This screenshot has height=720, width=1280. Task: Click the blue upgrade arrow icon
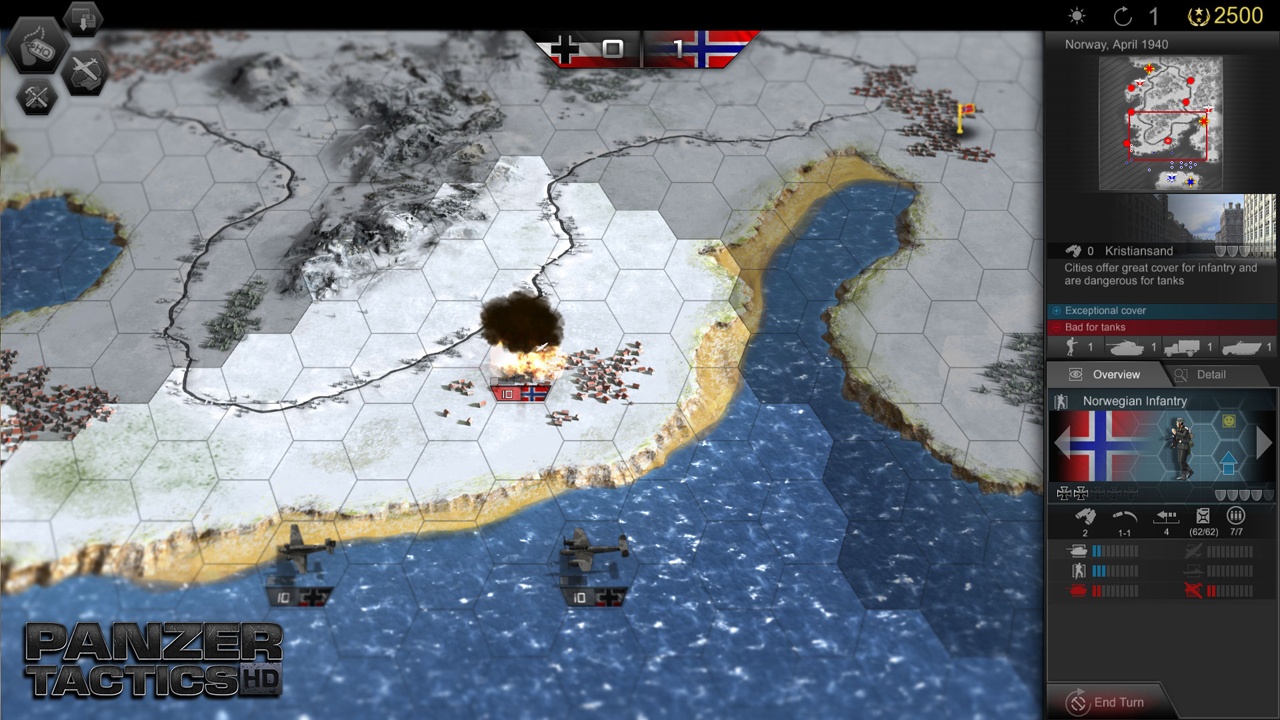[1228, 463]
